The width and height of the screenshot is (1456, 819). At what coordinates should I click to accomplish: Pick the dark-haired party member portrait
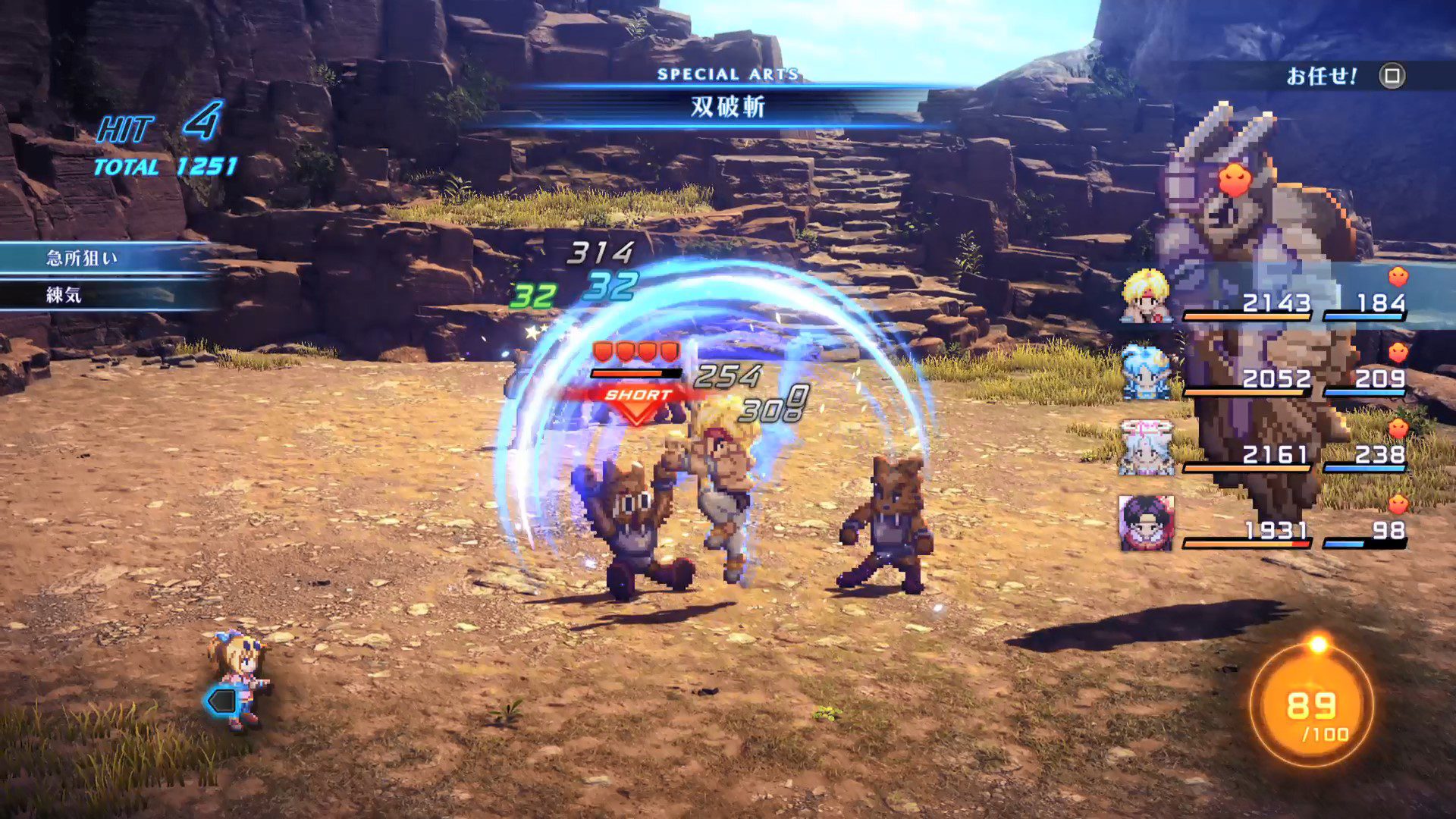(x=1146, y=523)
